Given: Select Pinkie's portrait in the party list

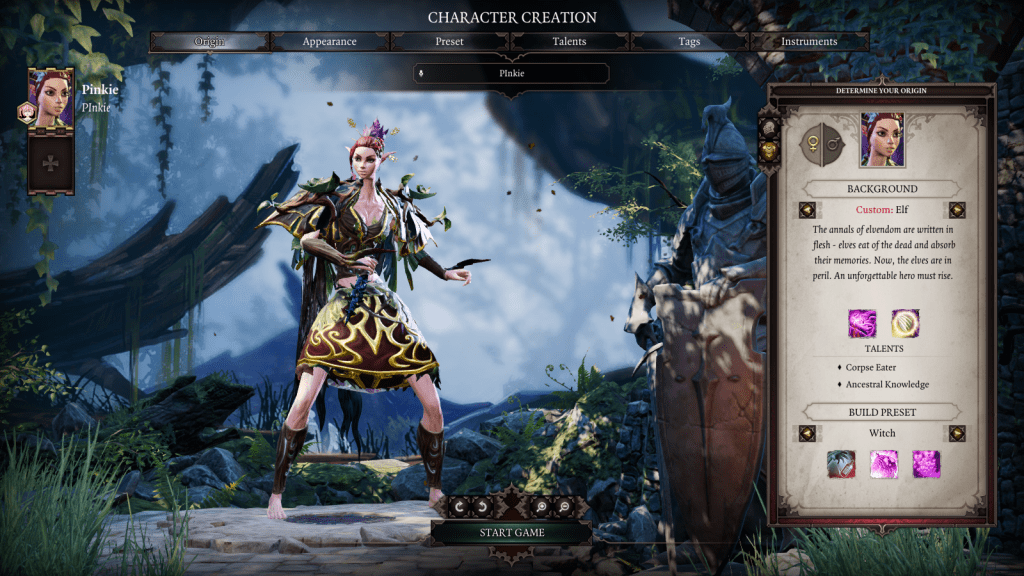Looking at the screenshot, I should 50,98.
